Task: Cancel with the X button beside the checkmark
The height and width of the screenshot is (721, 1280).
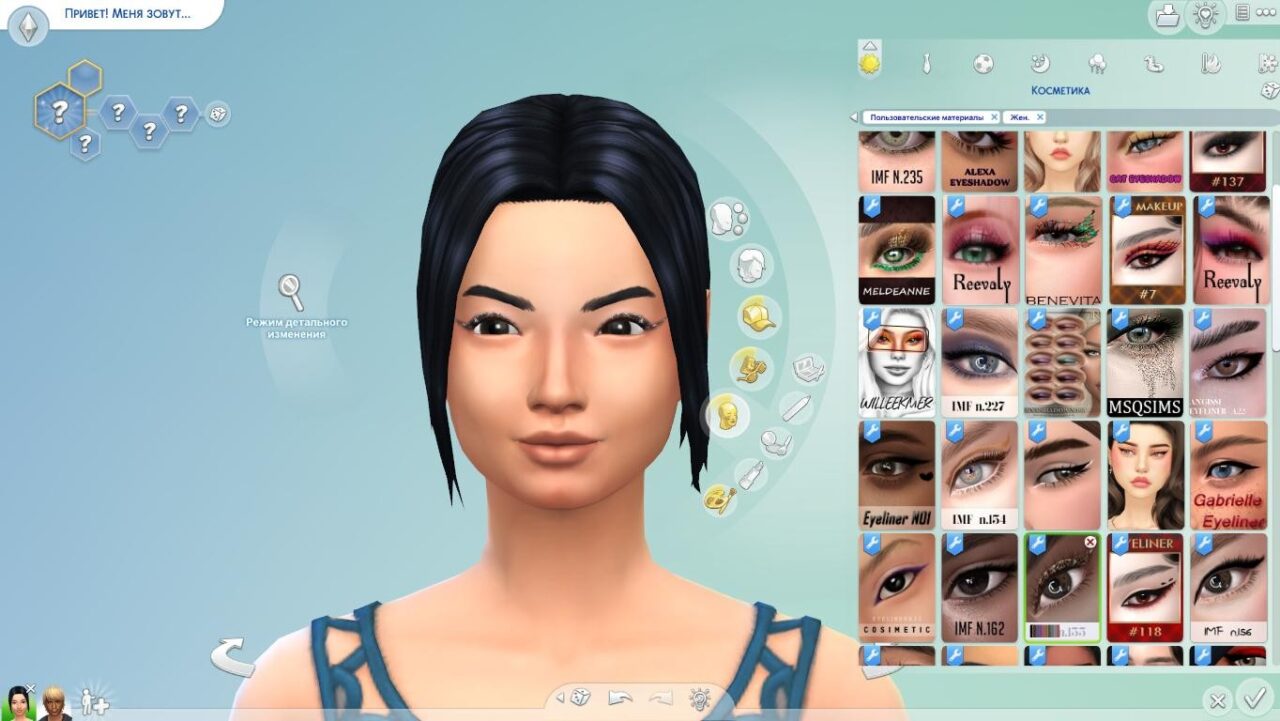Action: point(1217,700)
